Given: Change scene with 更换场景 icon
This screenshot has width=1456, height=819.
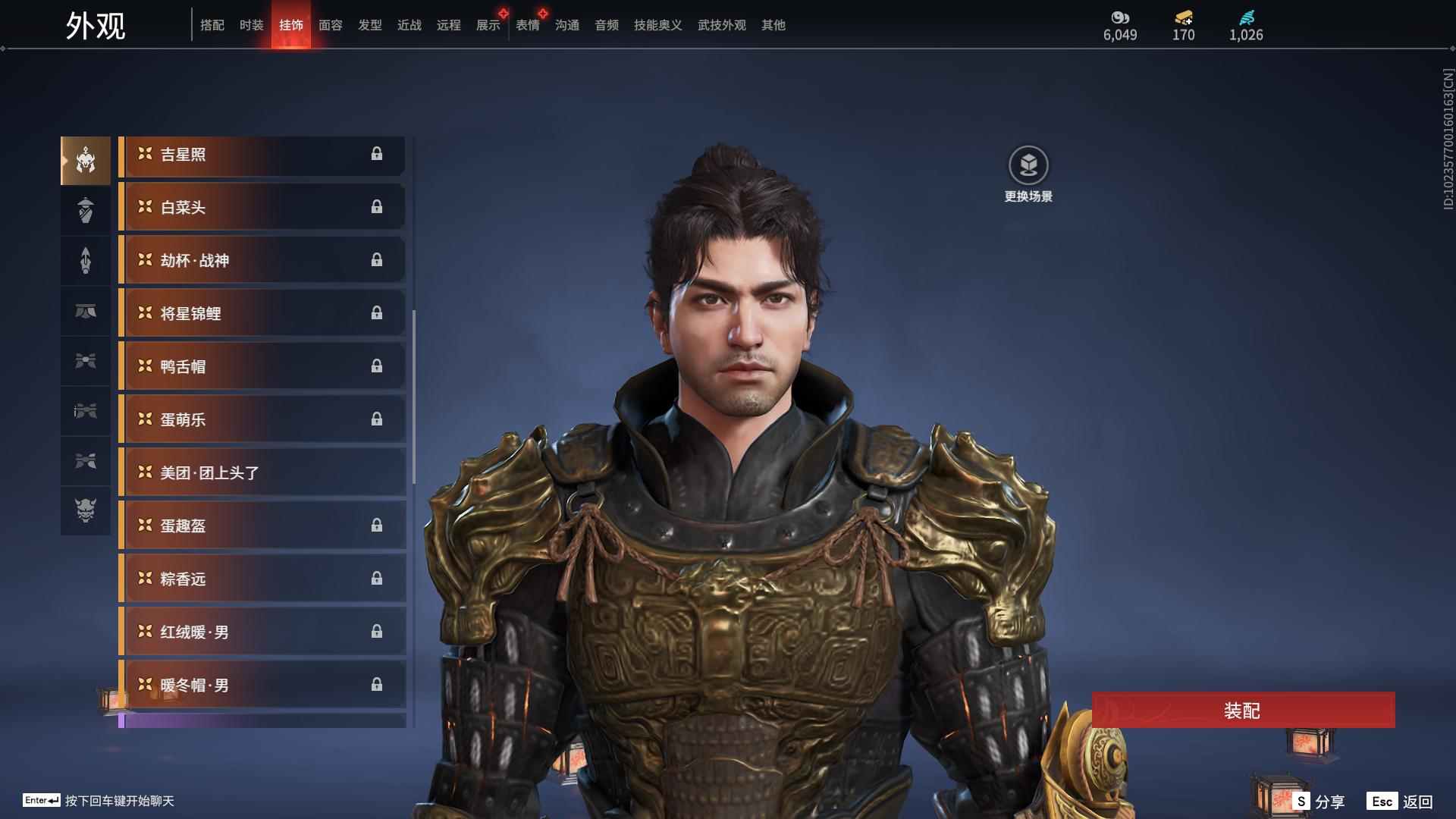Looking at the screenshot, I should [x=1028, y=166].
